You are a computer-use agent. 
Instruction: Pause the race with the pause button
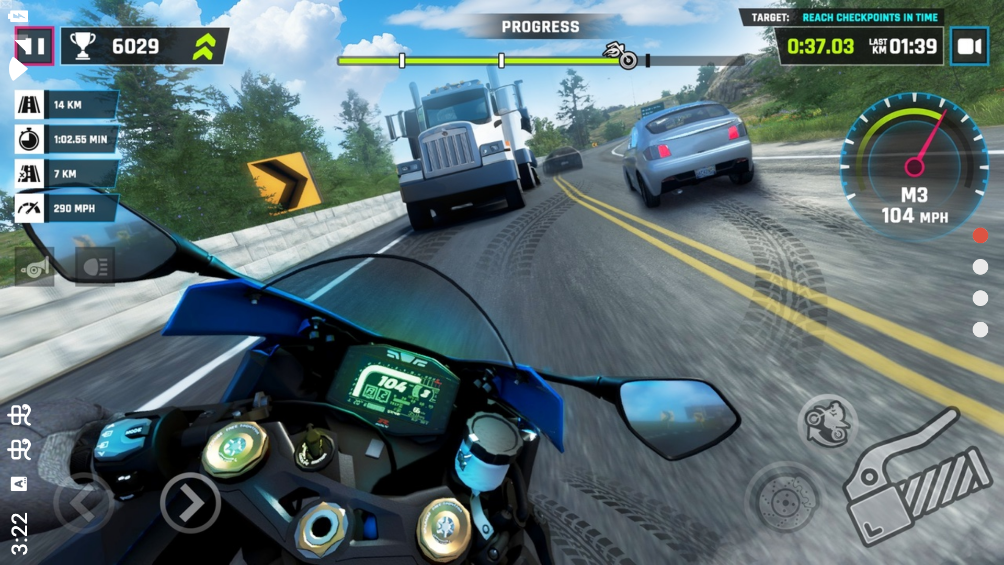tap(34, 46)
